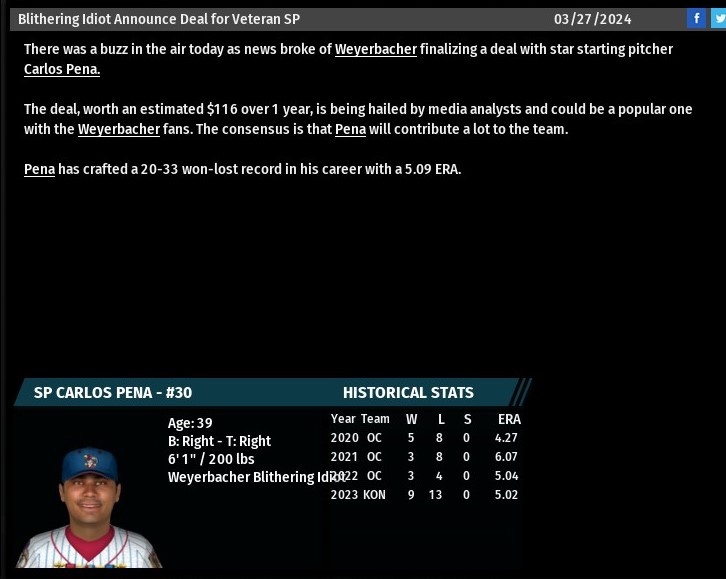Screen dimensions: 726x579
Task: Open the full-name Carlos Pena link
Action: coord(62,69)
